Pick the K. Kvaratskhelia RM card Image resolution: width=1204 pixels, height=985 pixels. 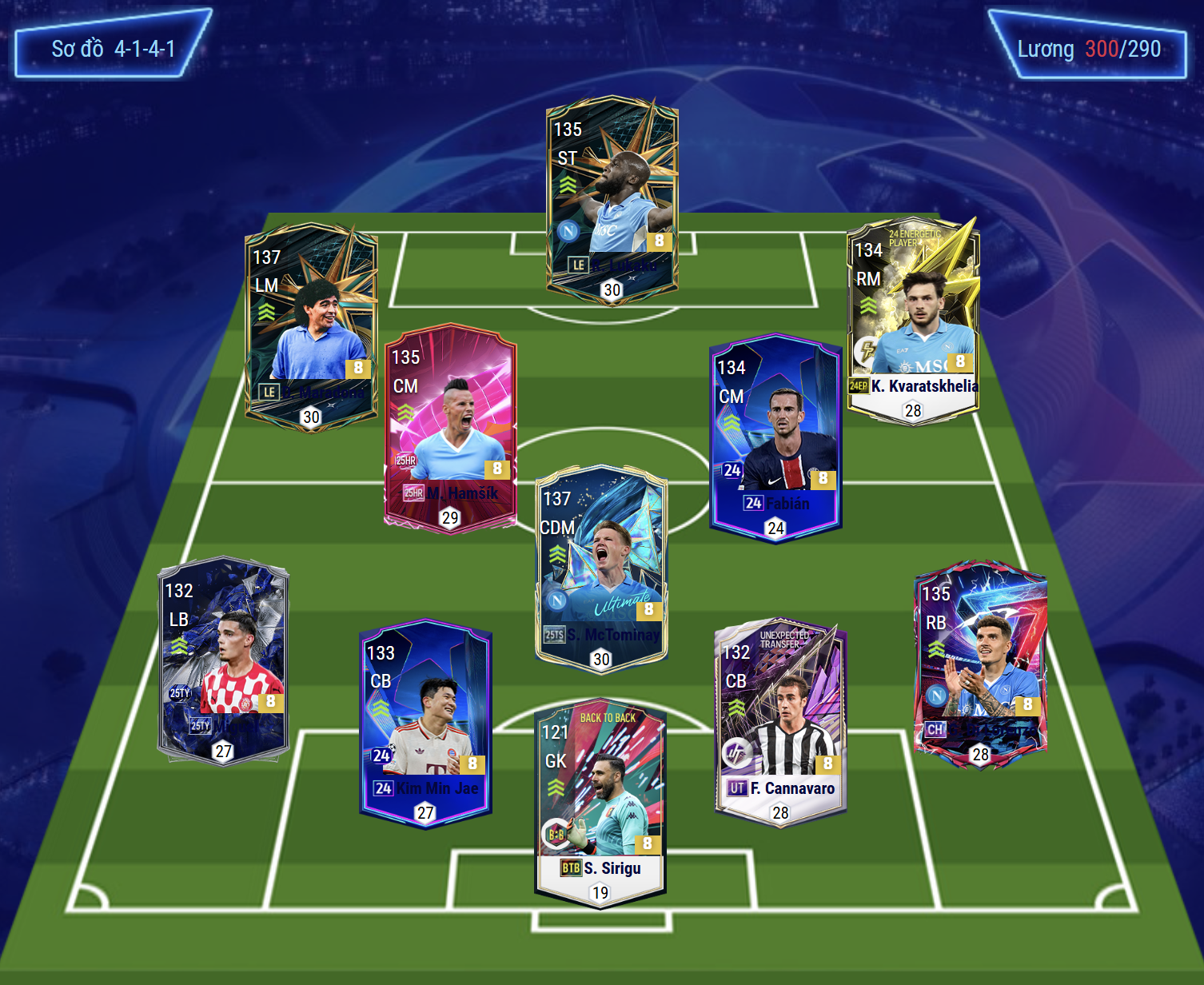pos(913,320)
